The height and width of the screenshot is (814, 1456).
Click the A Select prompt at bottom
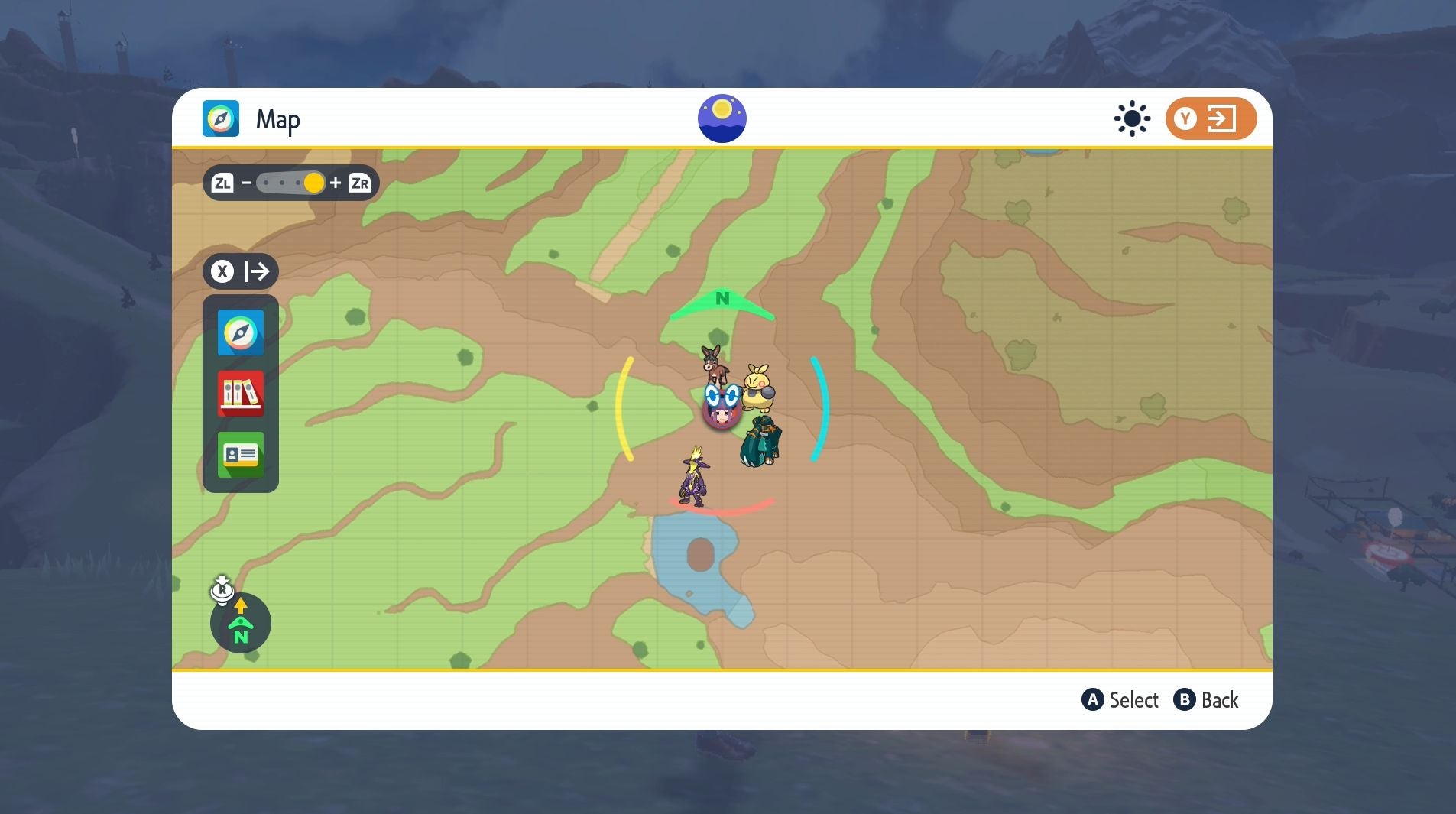coord(1120,699)
